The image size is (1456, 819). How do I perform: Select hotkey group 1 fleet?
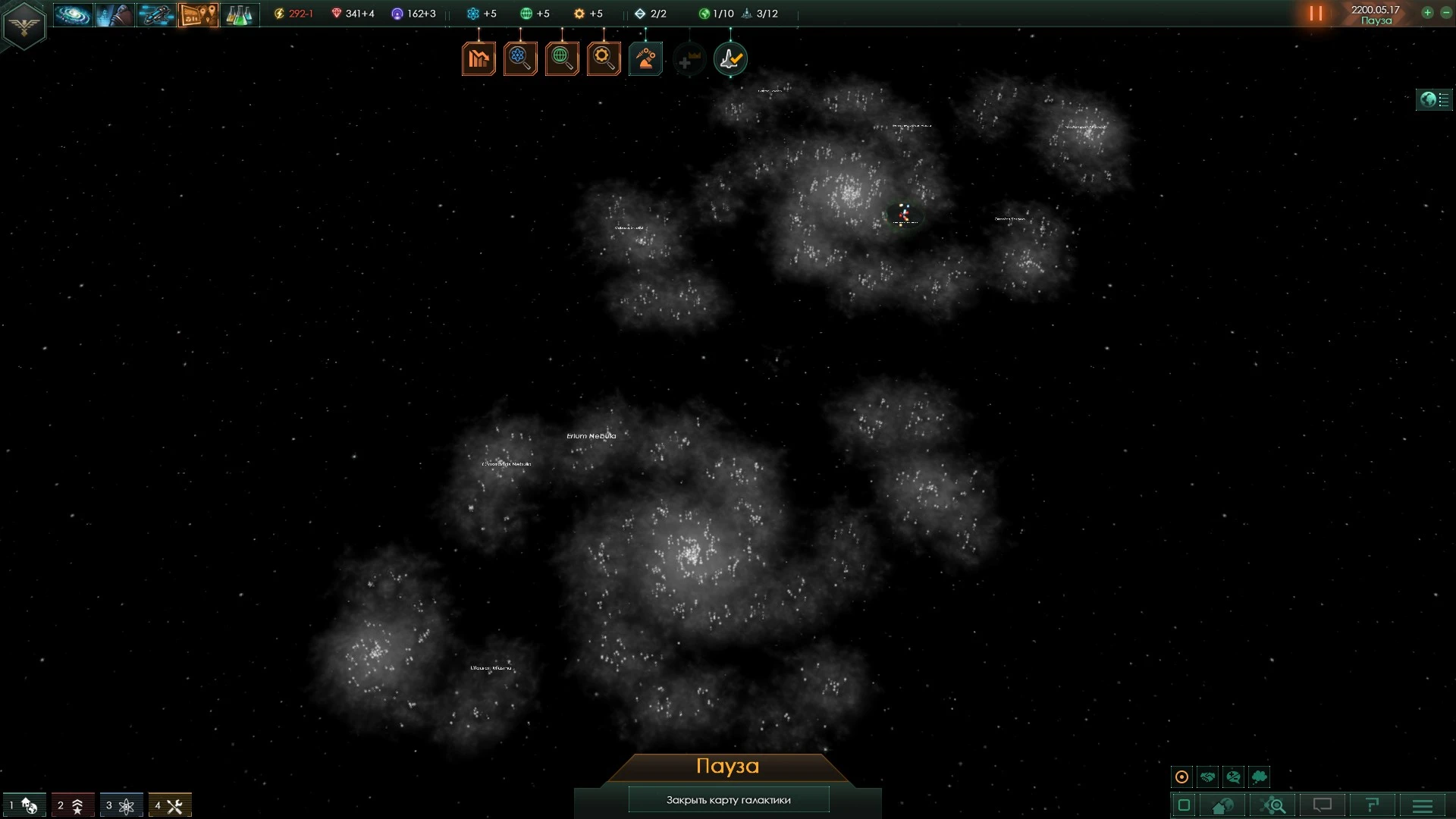[23, 805]
